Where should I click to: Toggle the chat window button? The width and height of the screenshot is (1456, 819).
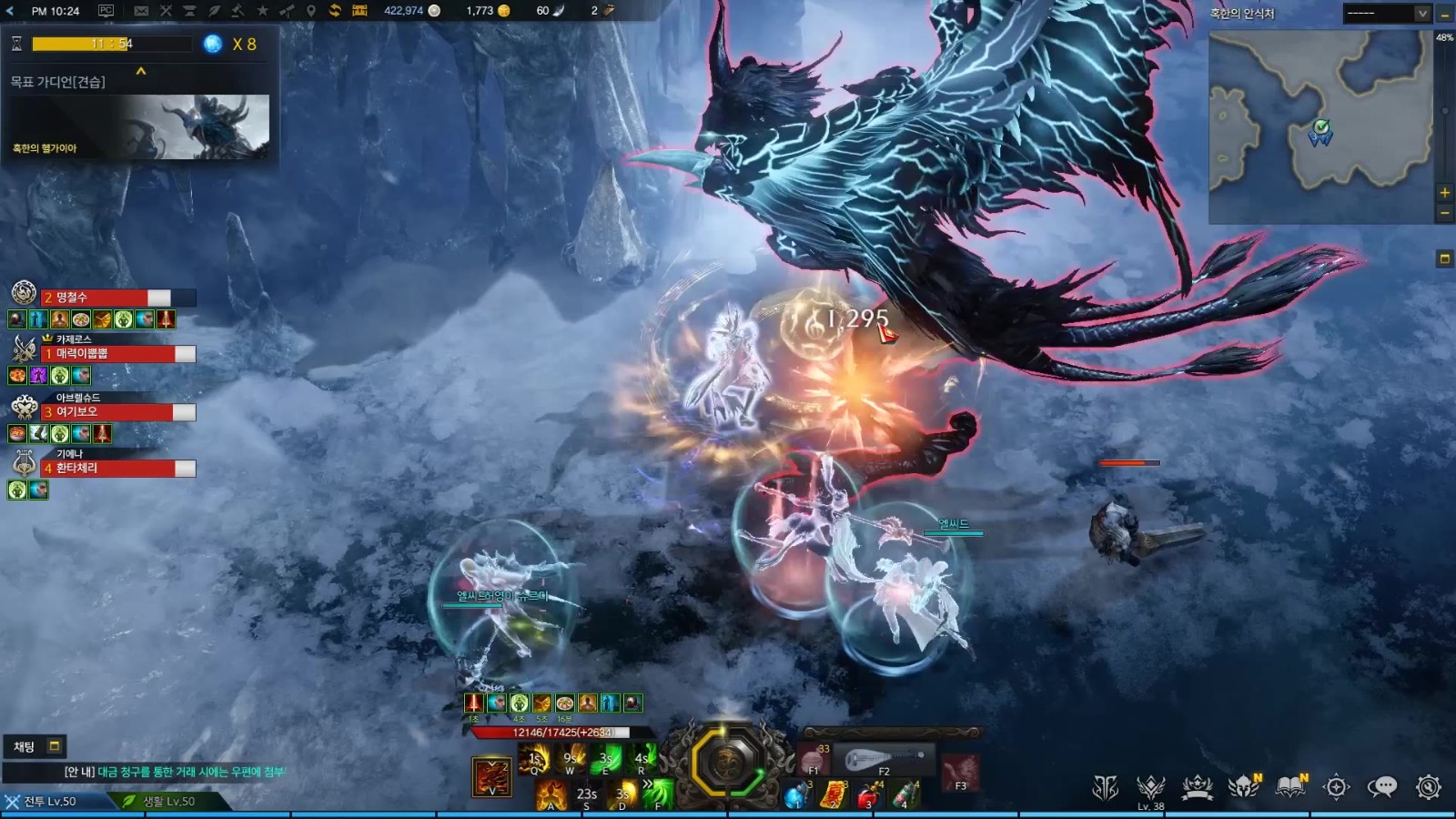tap(54, 746)
